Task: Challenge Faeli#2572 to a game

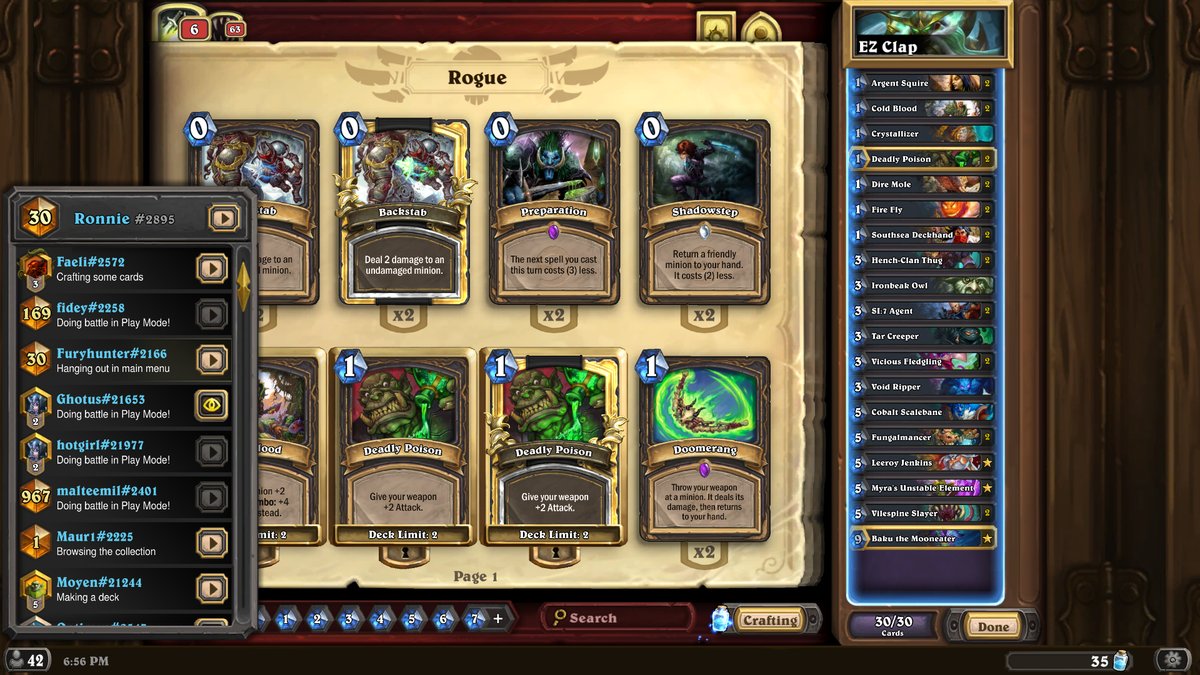Action: (211, 268)
